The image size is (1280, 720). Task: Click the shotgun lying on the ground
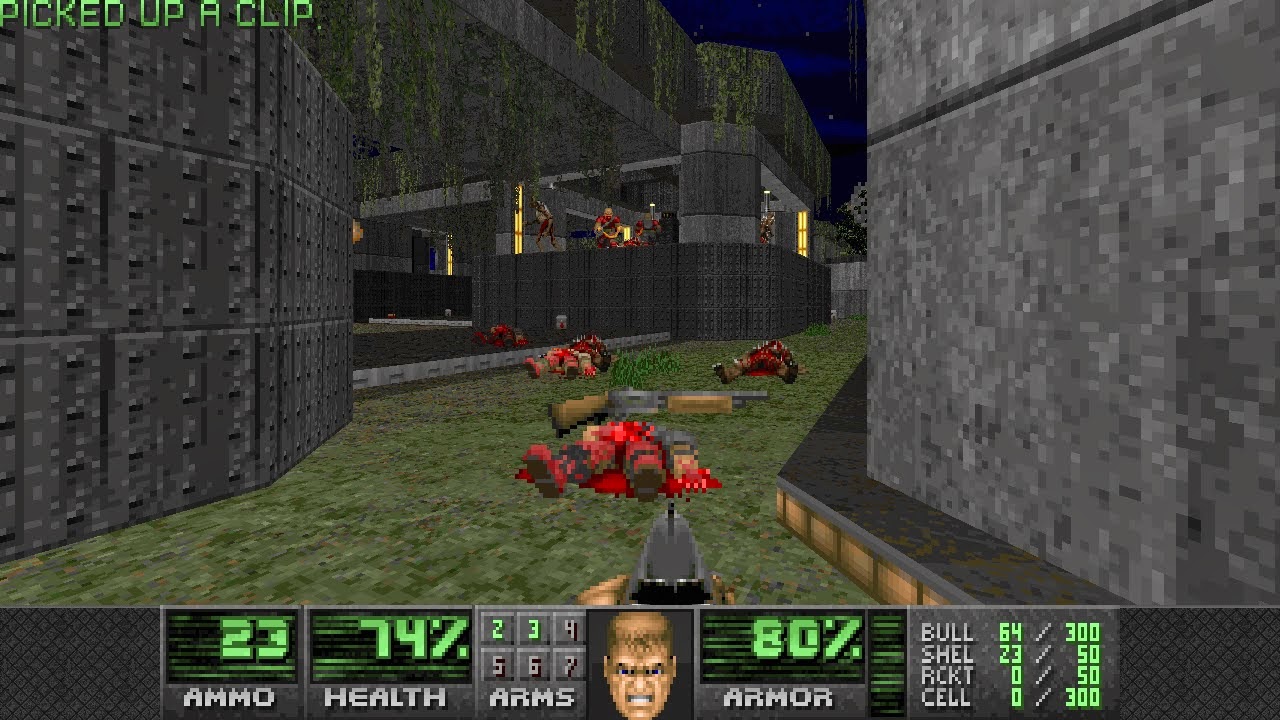[650, 404]
